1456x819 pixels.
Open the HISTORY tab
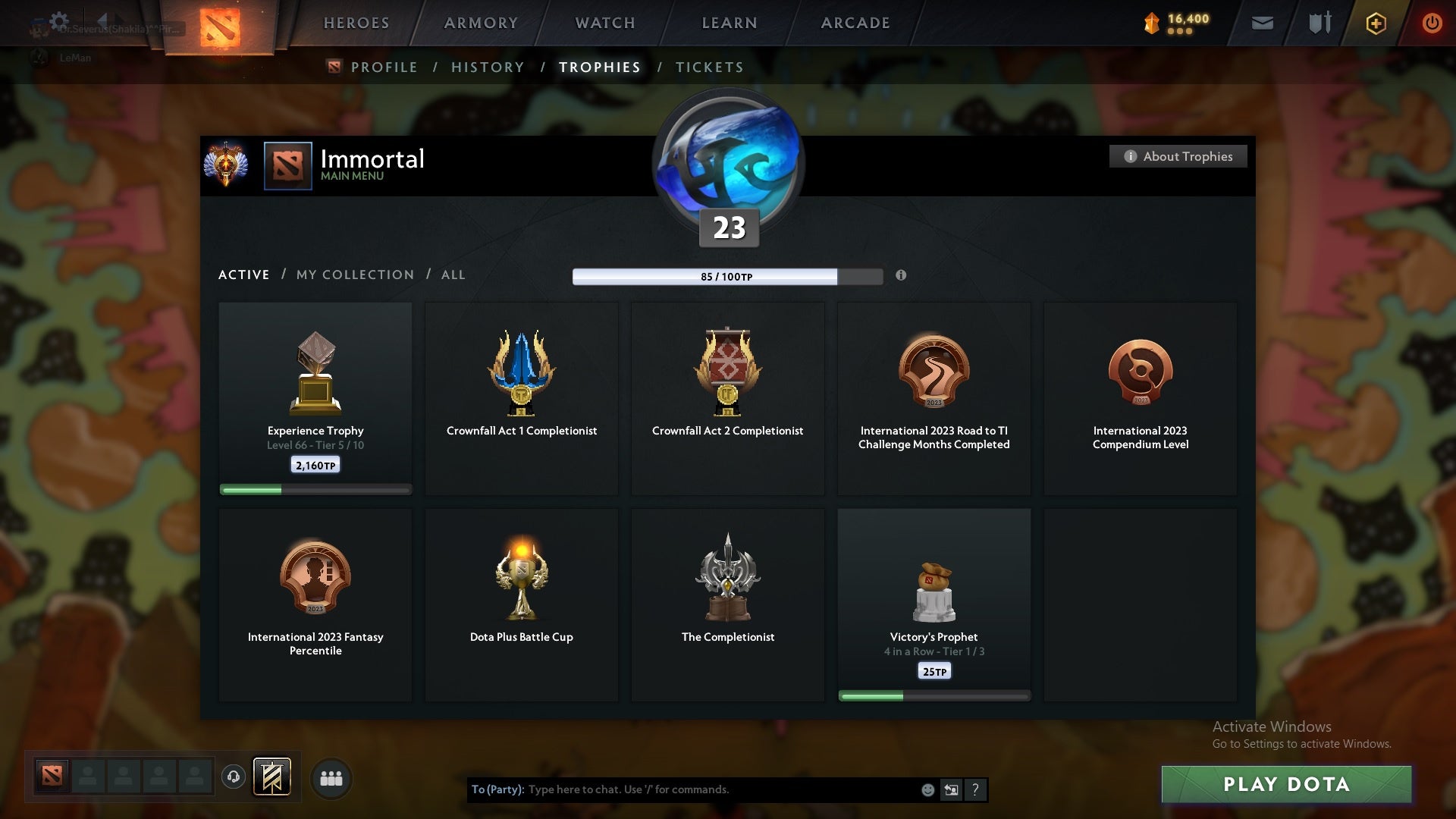tap(487, 67)
